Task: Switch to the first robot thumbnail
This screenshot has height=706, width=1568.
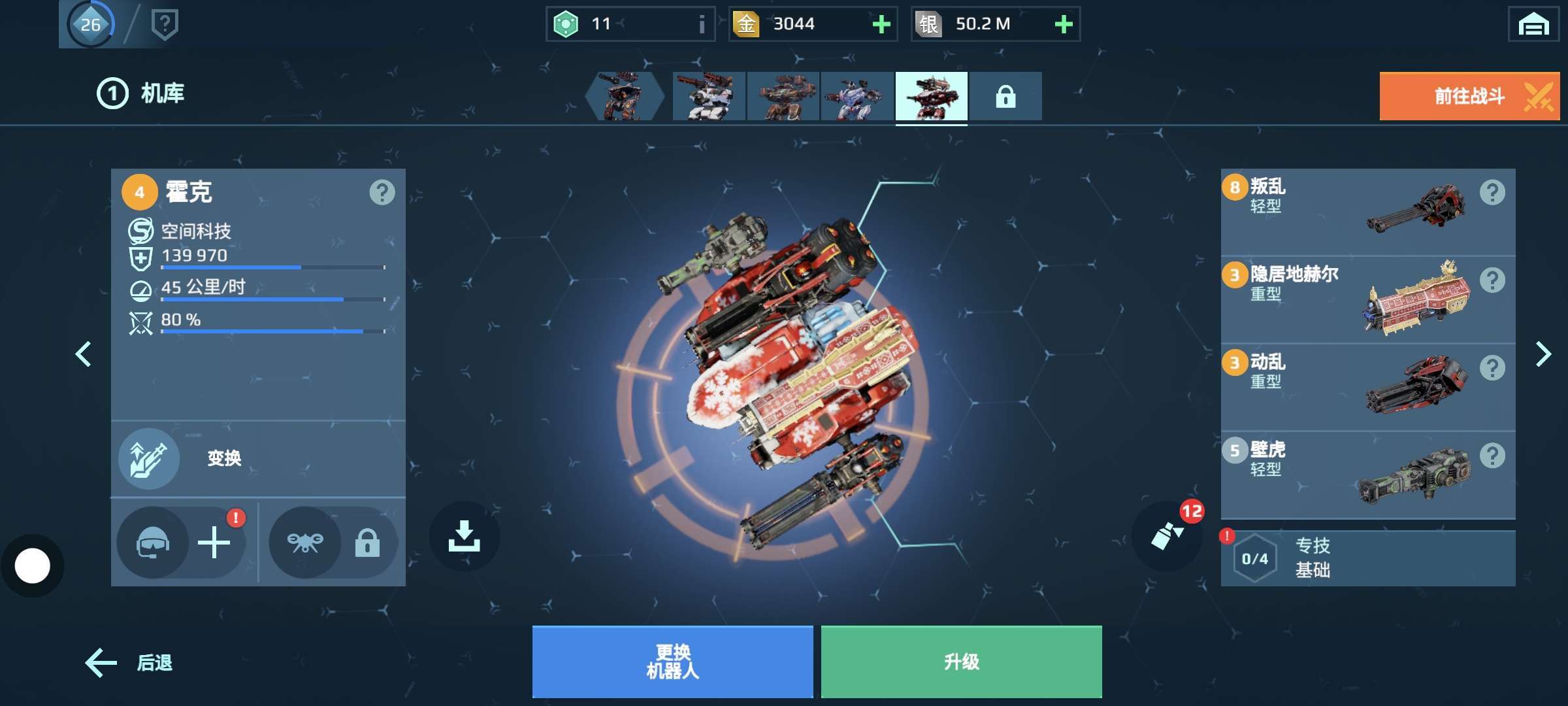Action: (x=623, y=97)
